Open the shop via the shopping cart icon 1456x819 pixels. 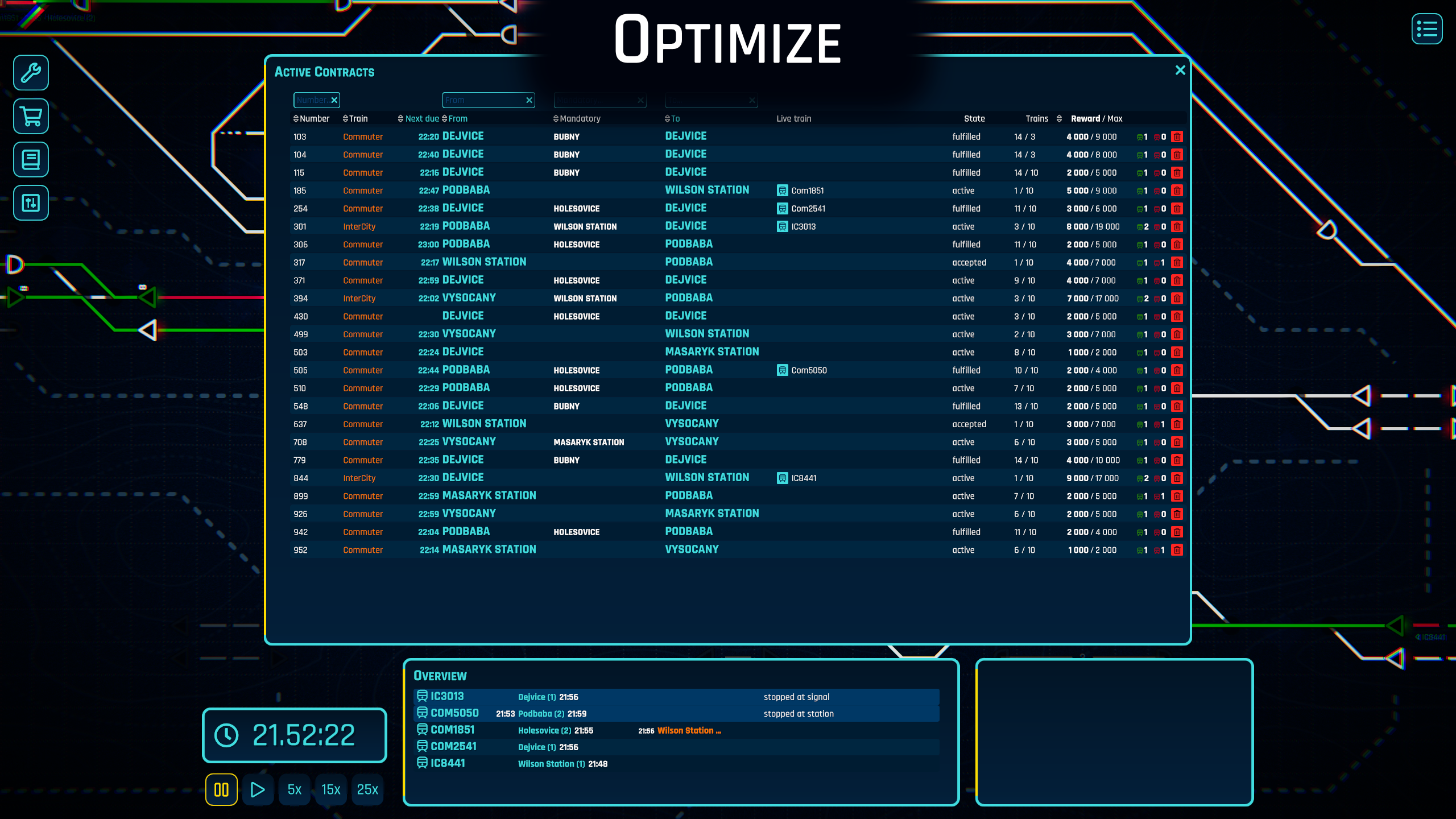coord(30,116)
